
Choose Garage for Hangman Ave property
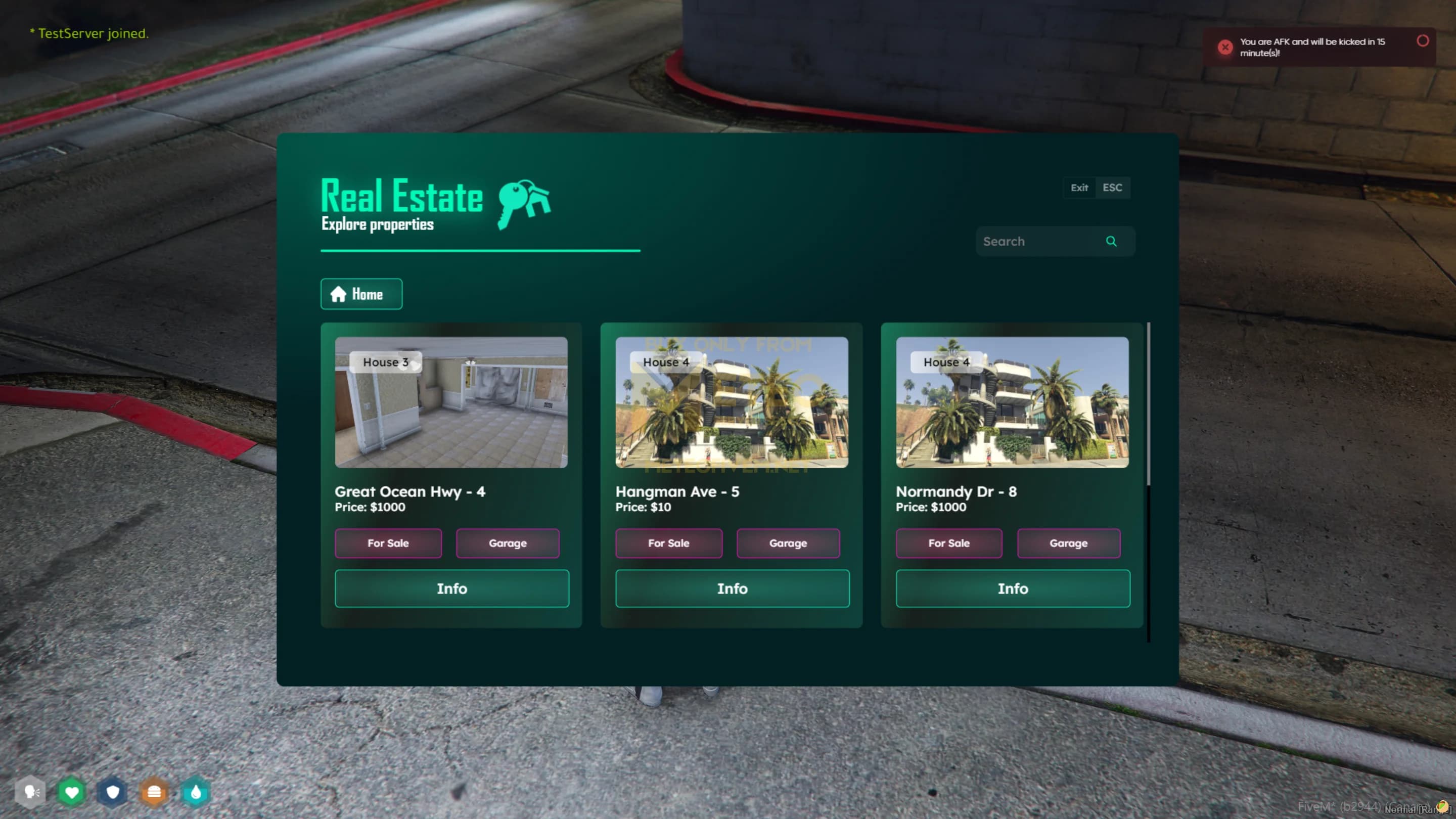click(x=788, y=543)
